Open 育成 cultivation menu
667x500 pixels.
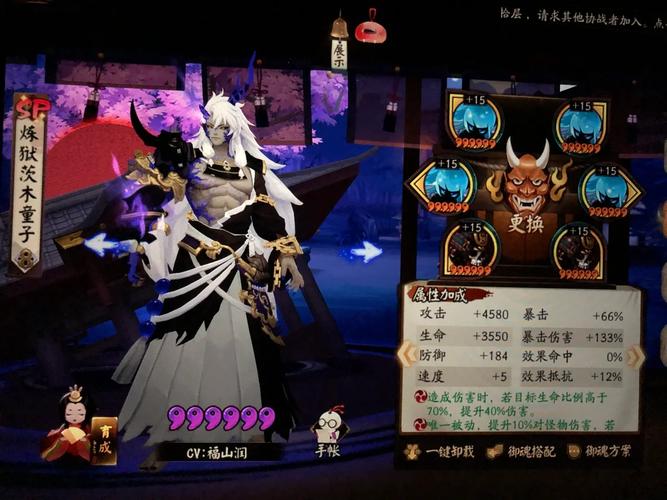103,440
